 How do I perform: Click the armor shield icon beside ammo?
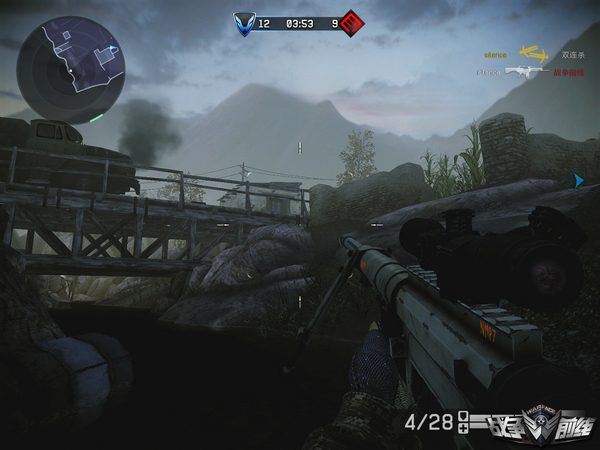(463, 418)
